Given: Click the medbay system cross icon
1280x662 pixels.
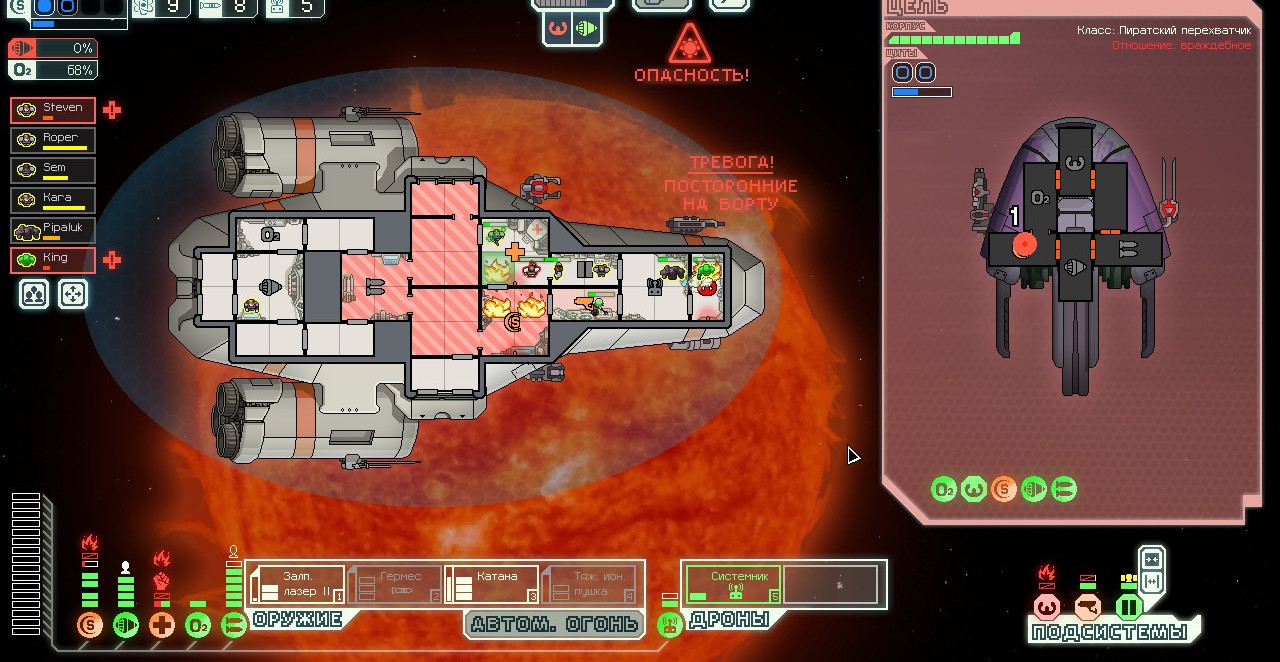Looking at the screenshot, I should [x=162, y=627].
